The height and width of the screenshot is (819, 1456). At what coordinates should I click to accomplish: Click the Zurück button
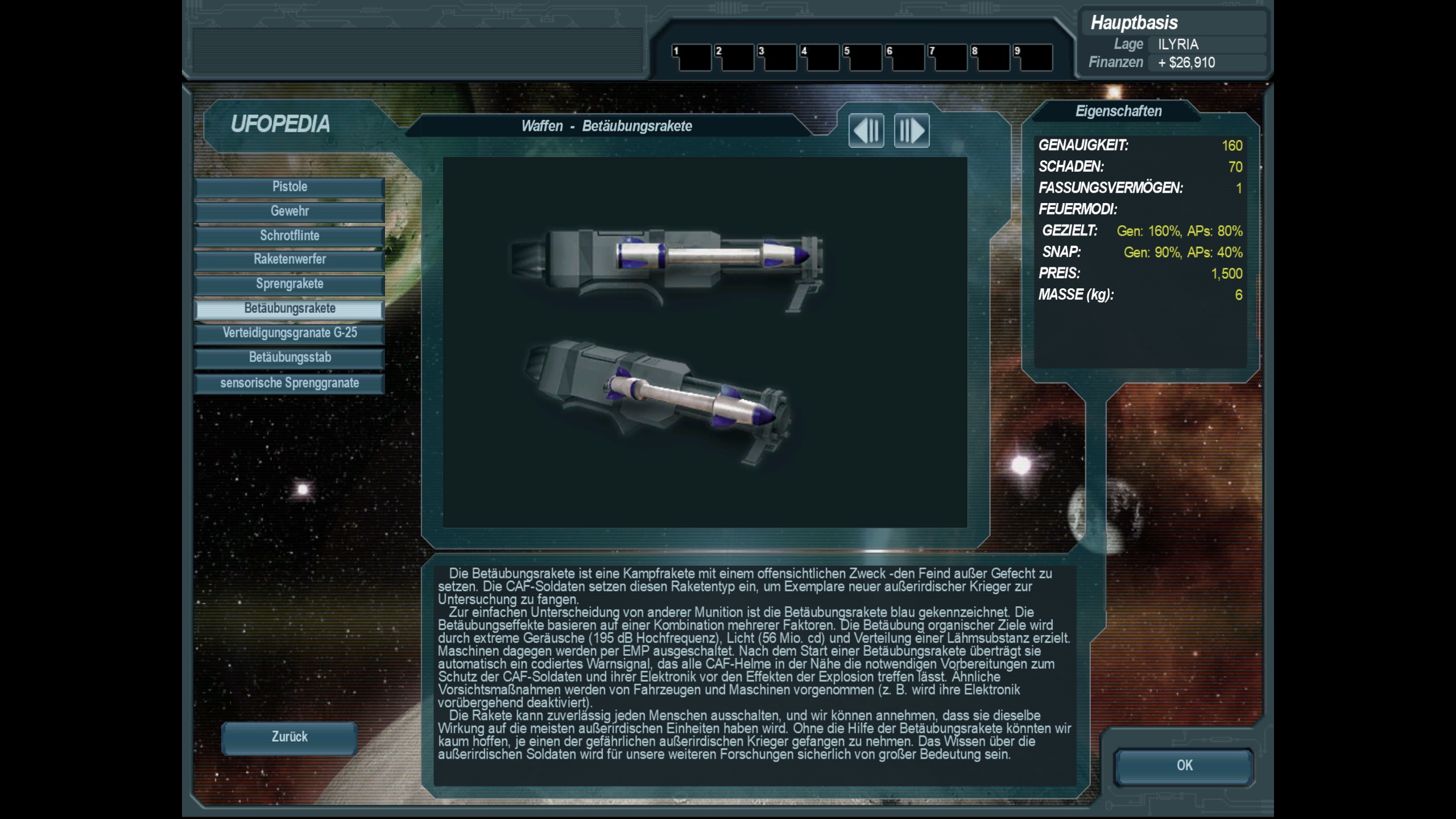tap(289, 737)
